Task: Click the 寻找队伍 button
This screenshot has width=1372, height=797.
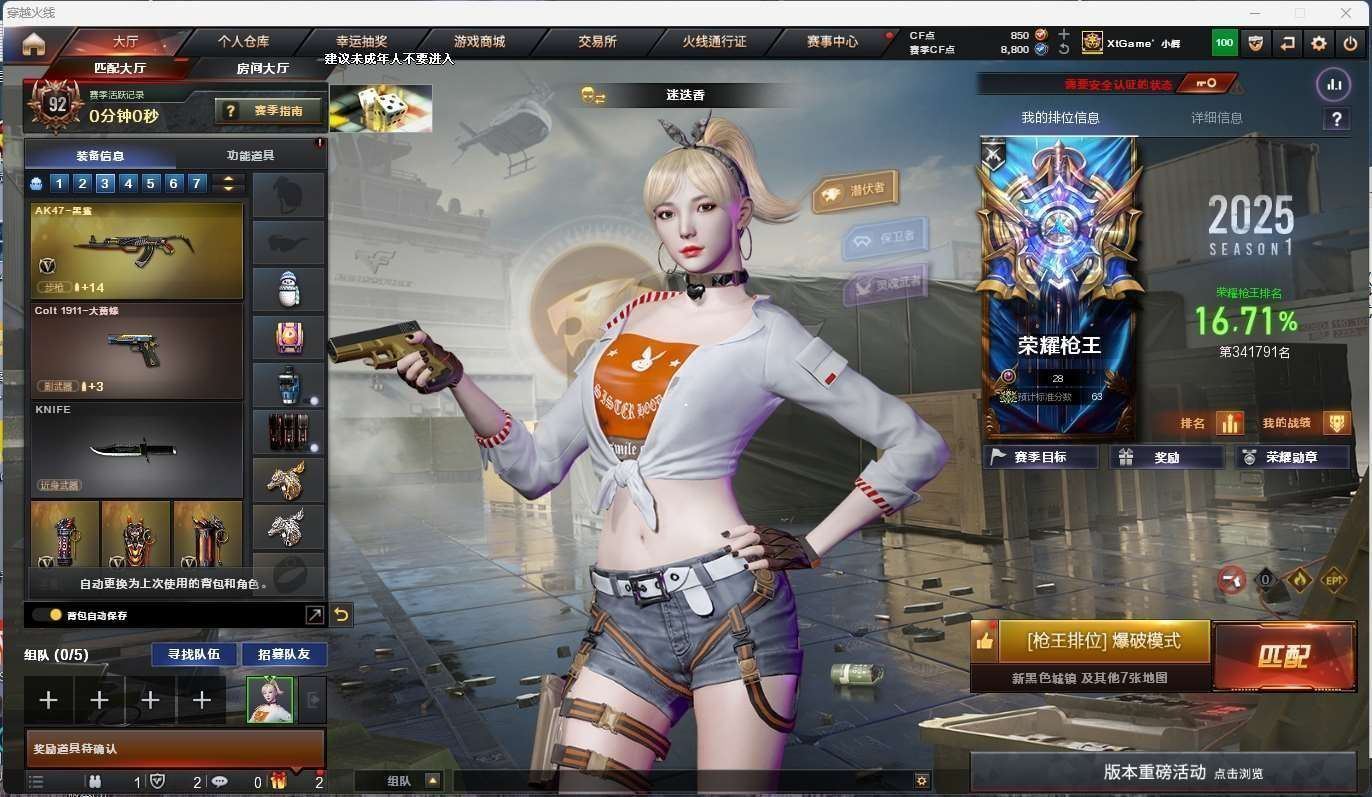Action: [x=194, y=654]
